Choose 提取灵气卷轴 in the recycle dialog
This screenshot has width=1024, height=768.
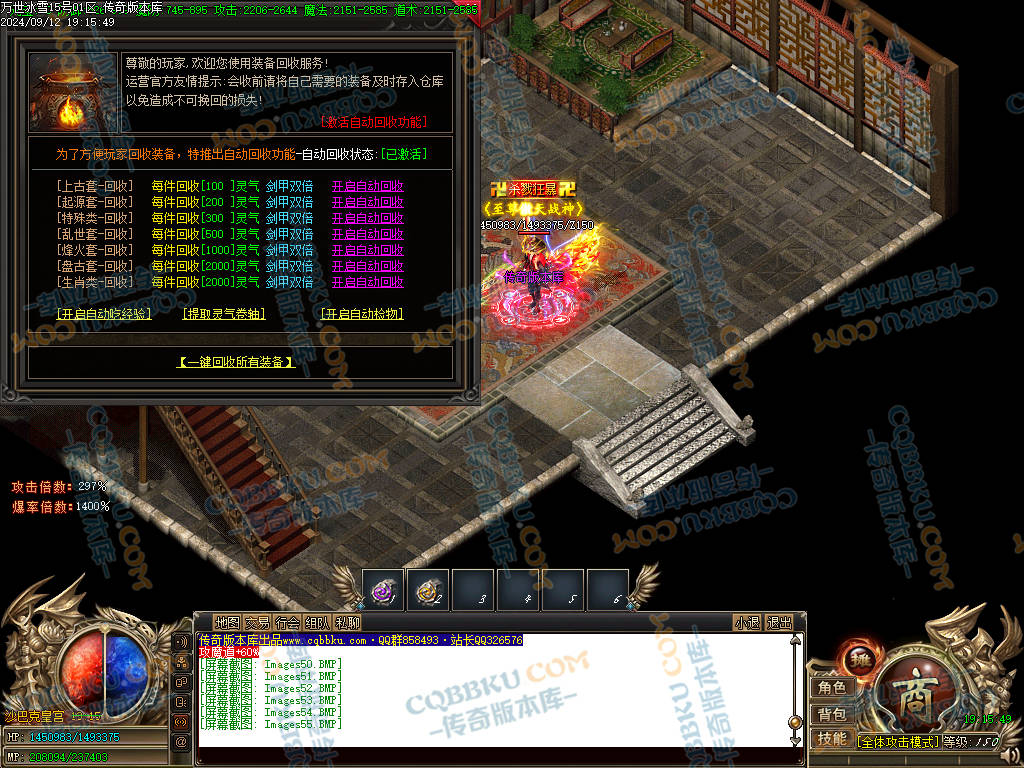(224, 314)
